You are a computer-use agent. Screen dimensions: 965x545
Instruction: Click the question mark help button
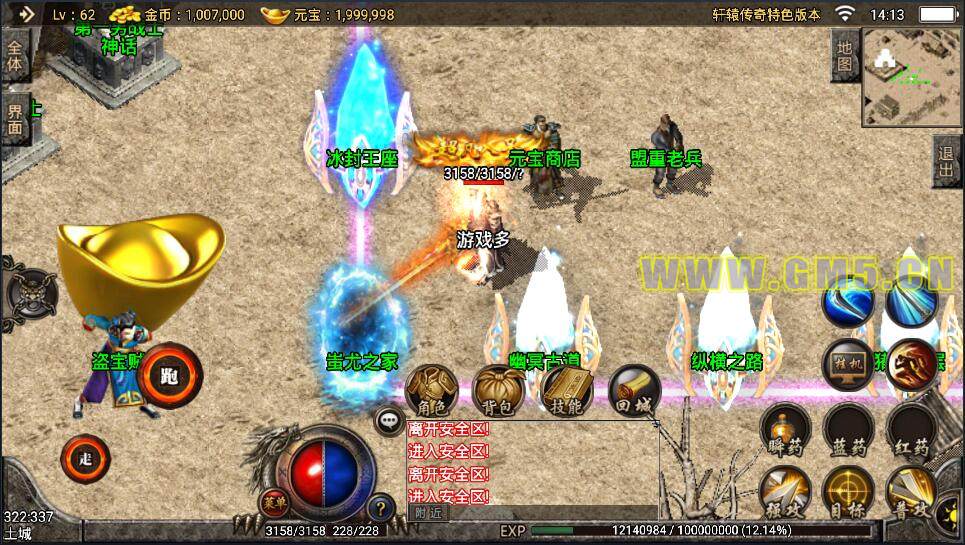click(379, 507)
